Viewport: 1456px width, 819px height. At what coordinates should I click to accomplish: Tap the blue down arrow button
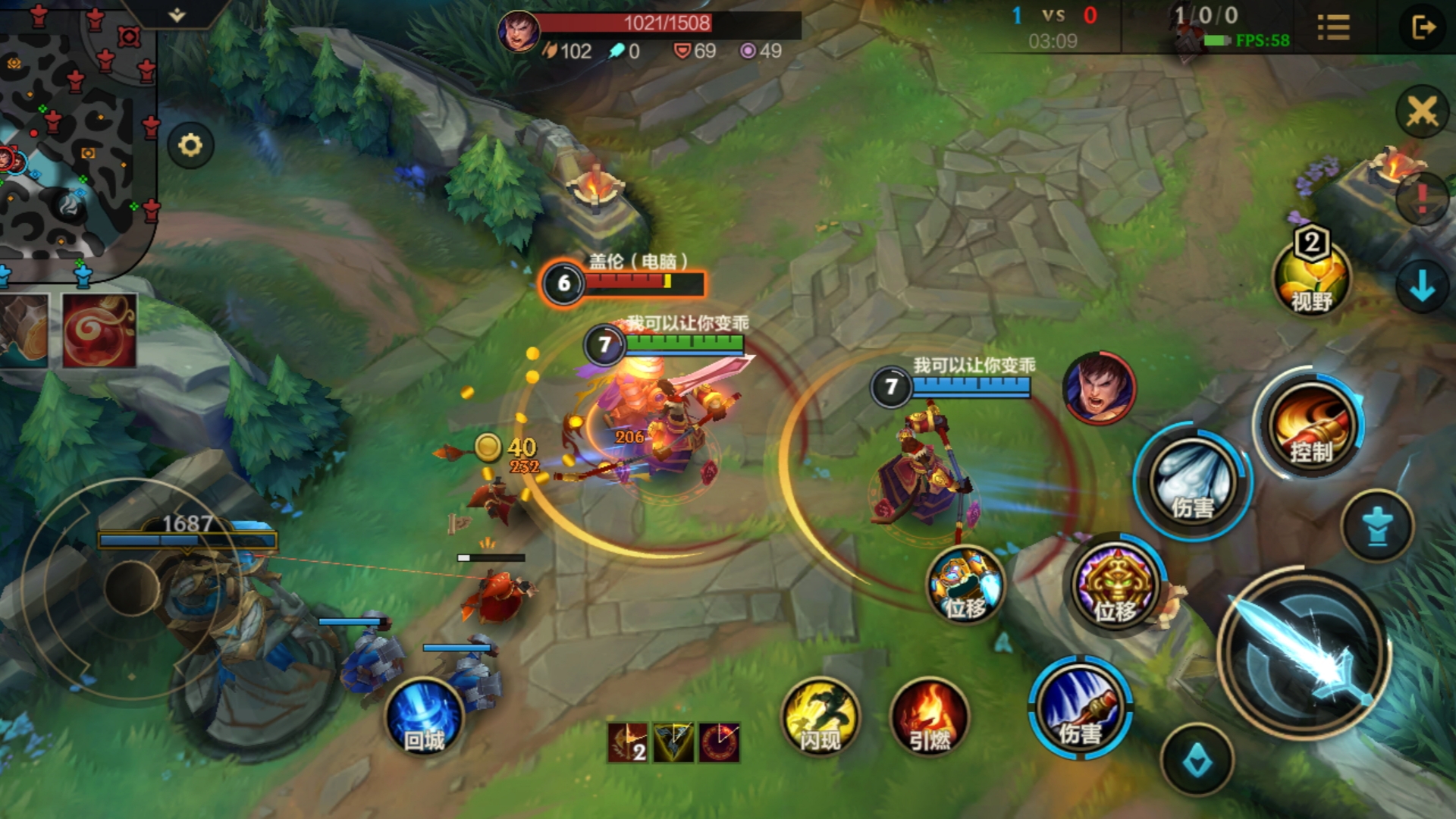pos(1422,287)
